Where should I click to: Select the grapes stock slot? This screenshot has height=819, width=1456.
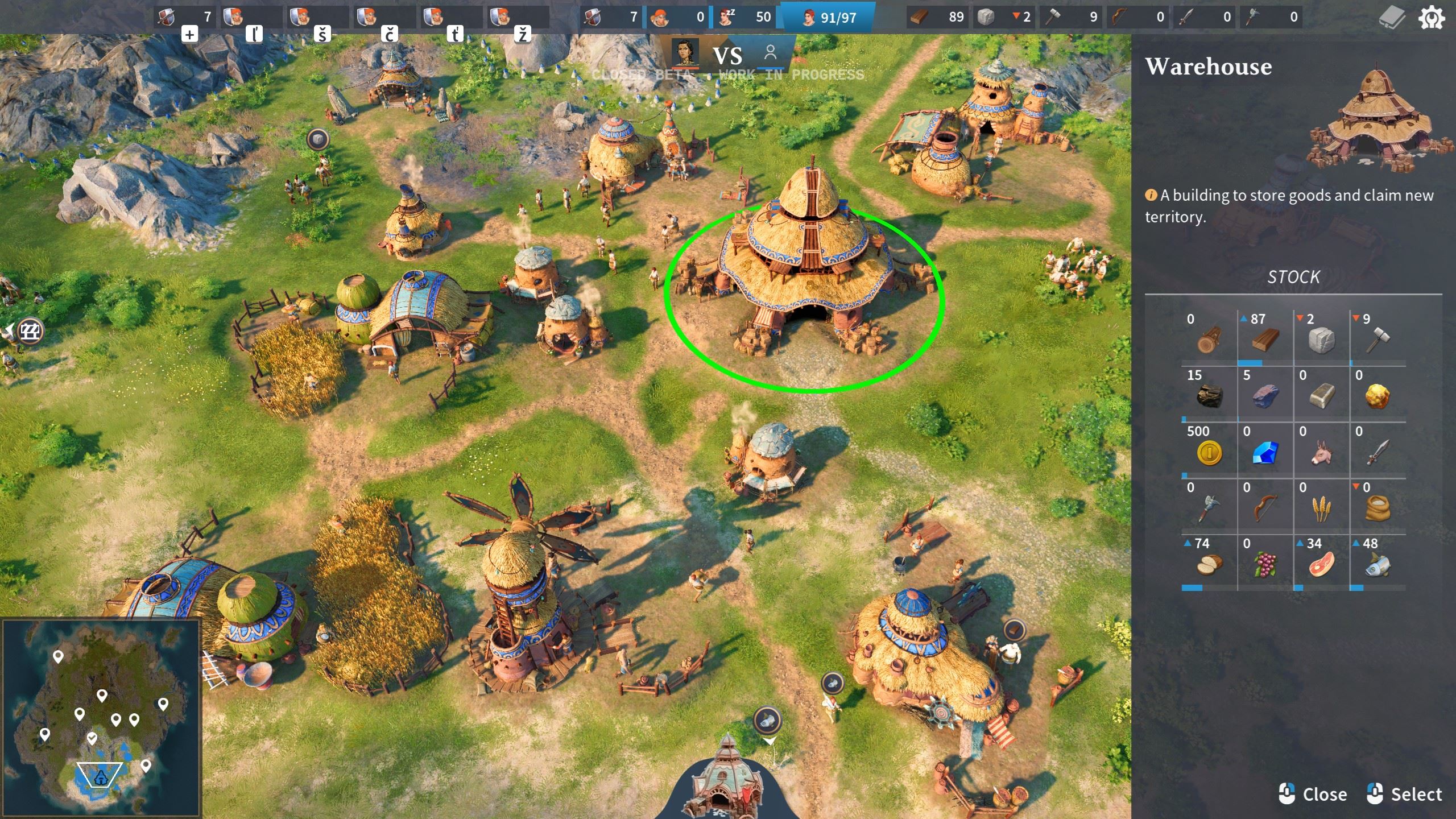click(x=1265, y=564)
